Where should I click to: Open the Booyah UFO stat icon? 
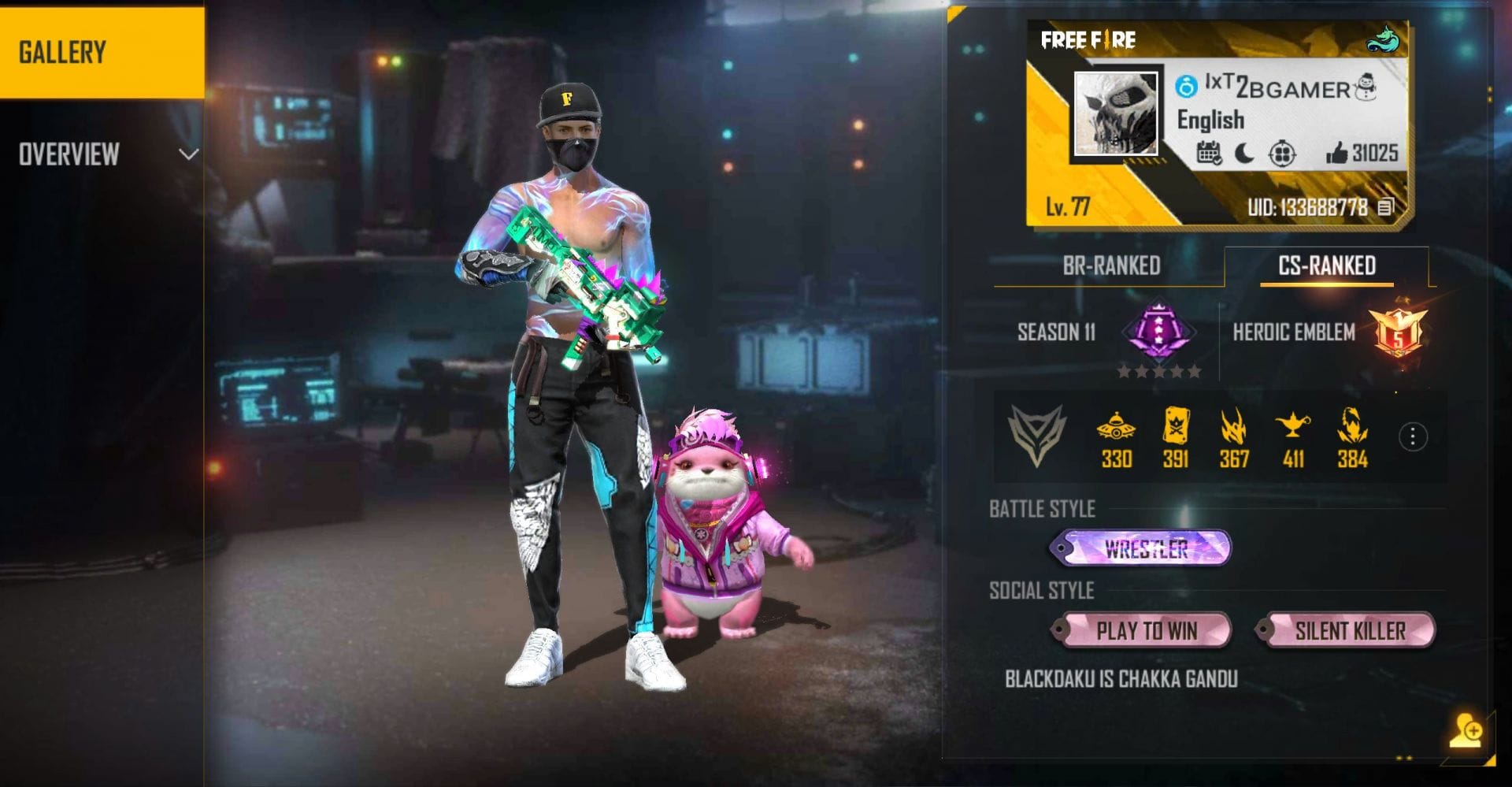click(1117, 433)
